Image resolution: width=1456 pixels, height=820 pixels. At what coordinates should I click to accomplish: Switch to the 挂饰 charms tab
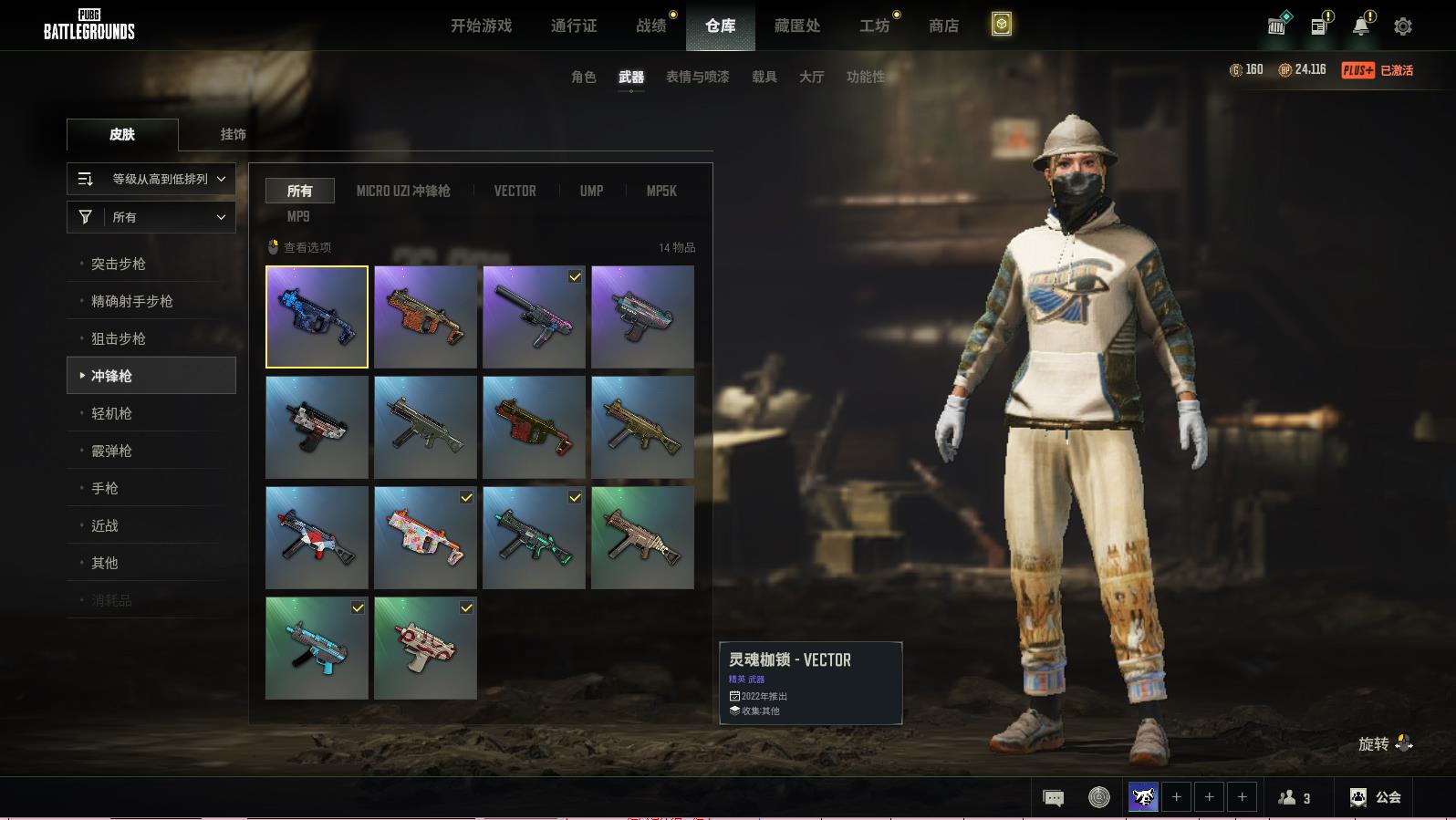tap(233, 134)
